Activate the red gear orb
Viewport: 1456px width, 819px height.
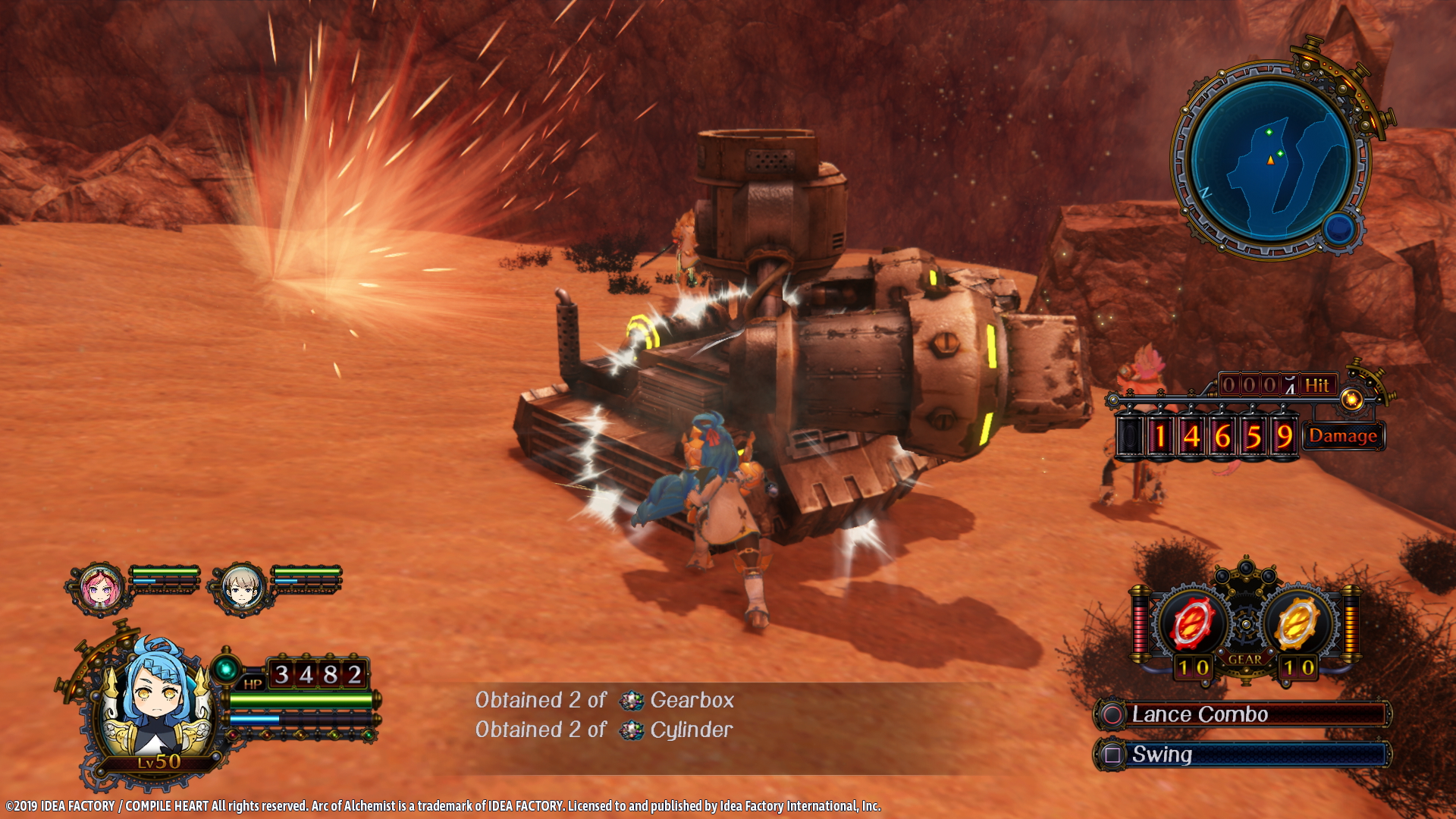click(x=1191, y=623)
